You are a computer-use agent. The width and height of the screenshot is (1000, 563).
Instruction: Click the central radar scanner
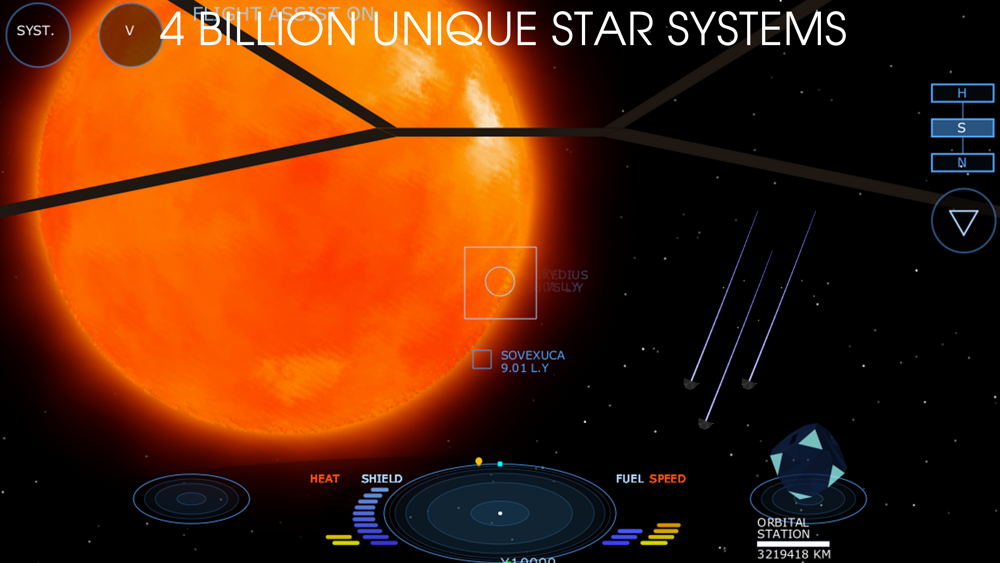500,514
